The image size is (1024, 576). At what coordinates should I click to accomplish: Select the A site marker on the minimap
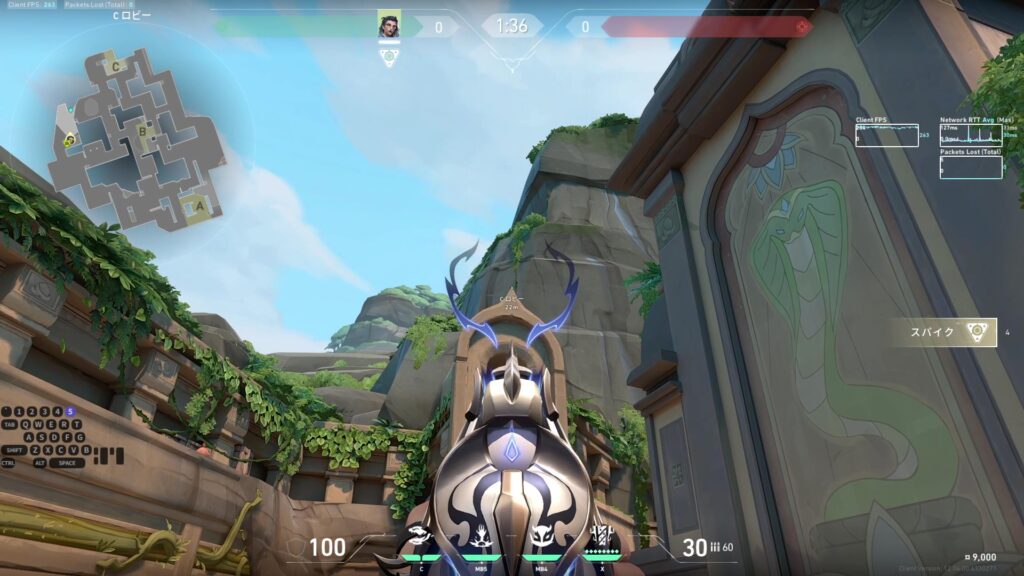(199, 208)
